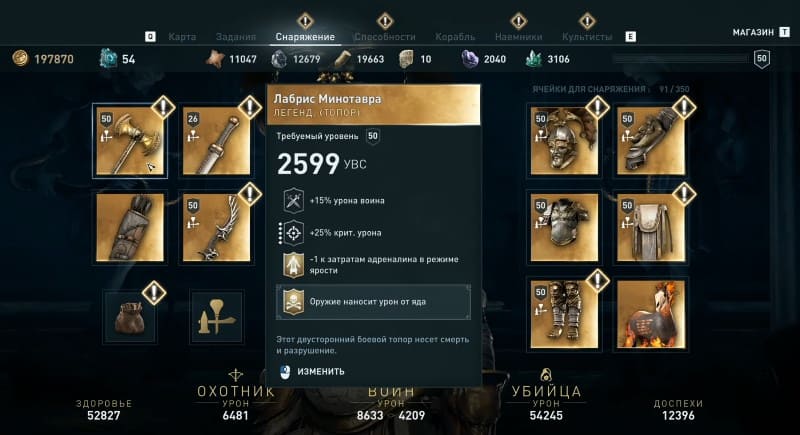Select the Minotaur's Labrys axe slot
The image size is (800, 435).
pyautogui.click(x=130, y=141)
